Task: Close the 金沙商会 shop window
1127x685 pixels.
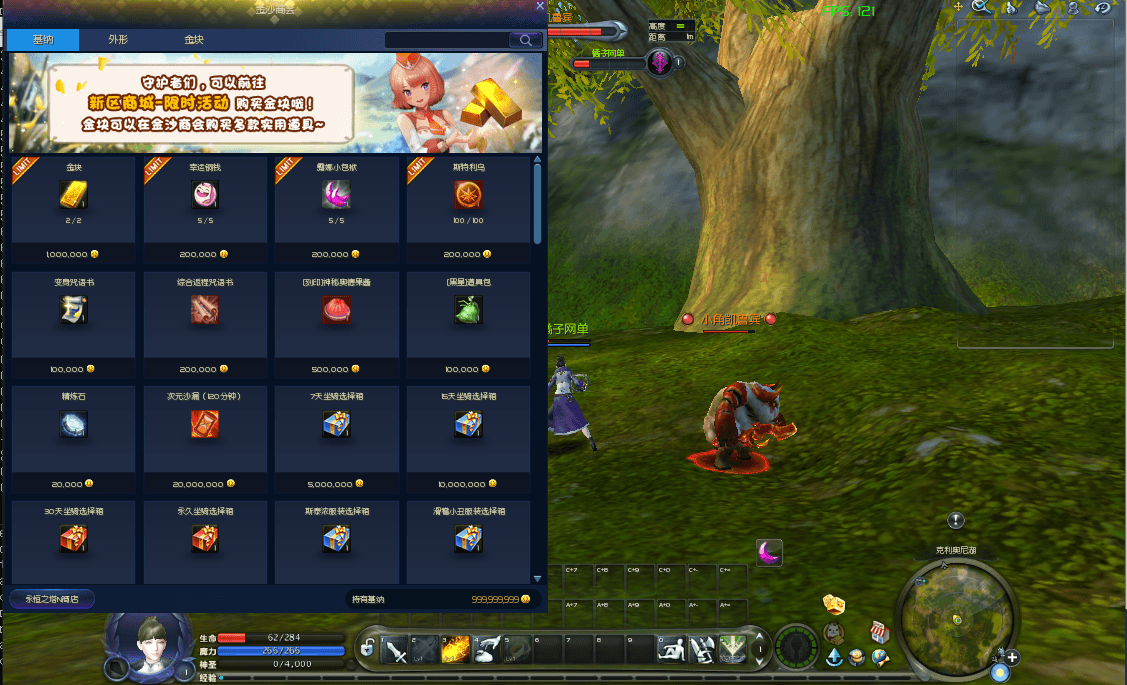Action: (x=540, y=6)
